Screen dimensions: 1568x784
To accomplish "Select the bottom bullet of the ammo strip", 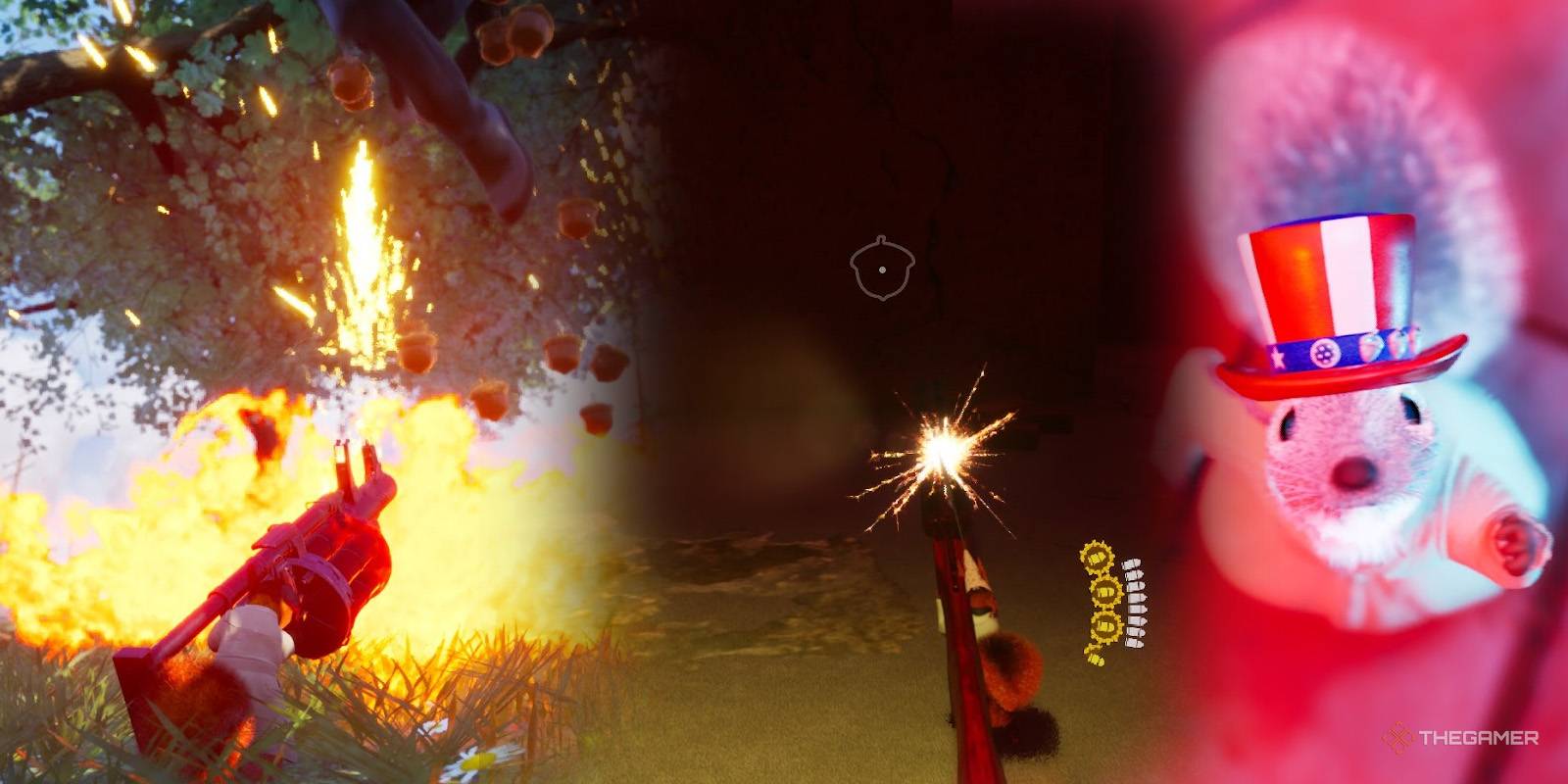I will click(x=1135, y=642).
